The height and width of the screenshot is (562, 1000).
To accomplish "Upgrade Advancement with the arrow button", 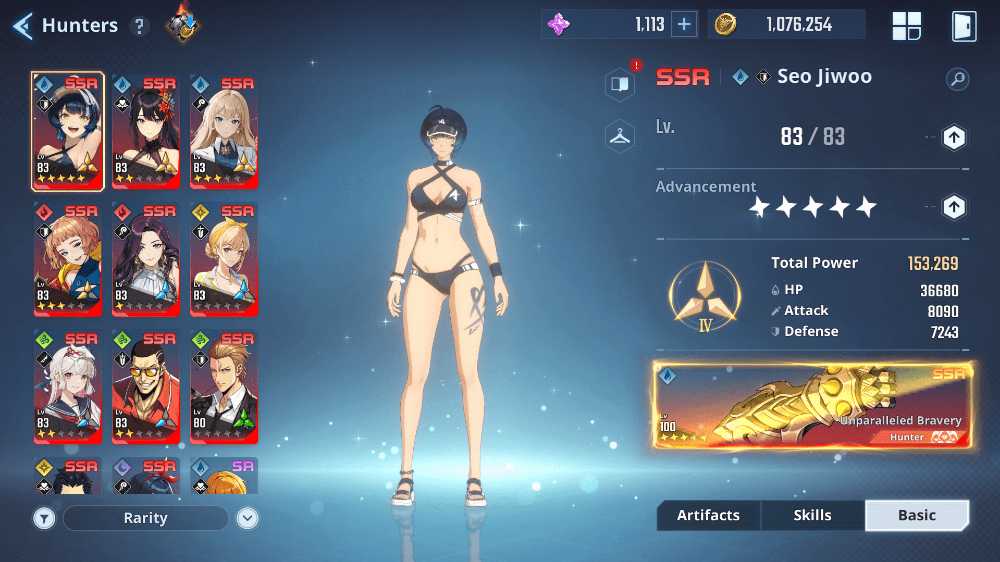I will click(x=954, y=207).
